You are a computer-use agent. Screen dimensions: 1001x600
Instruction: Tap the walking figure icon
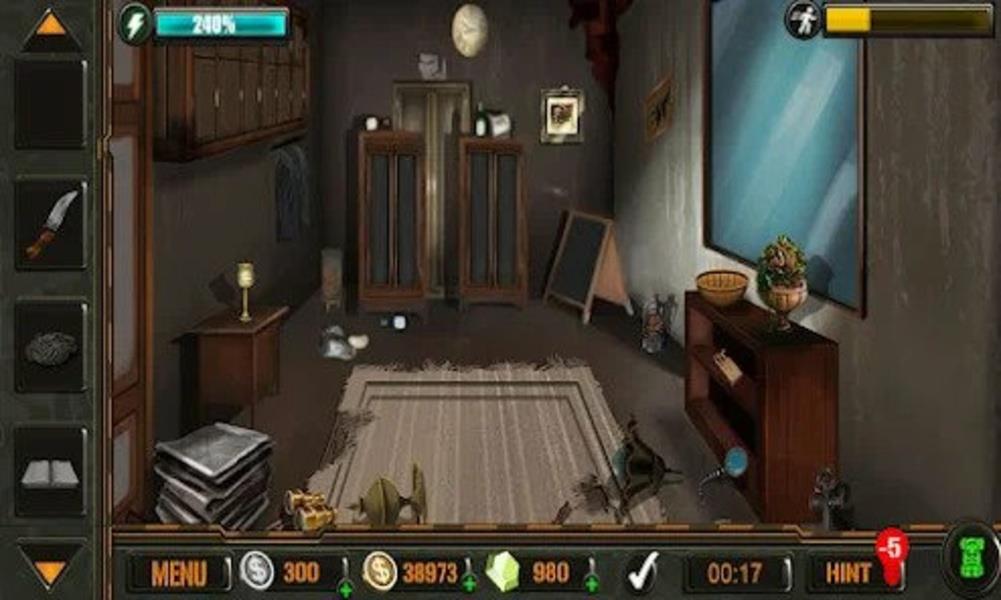[802, 20]
